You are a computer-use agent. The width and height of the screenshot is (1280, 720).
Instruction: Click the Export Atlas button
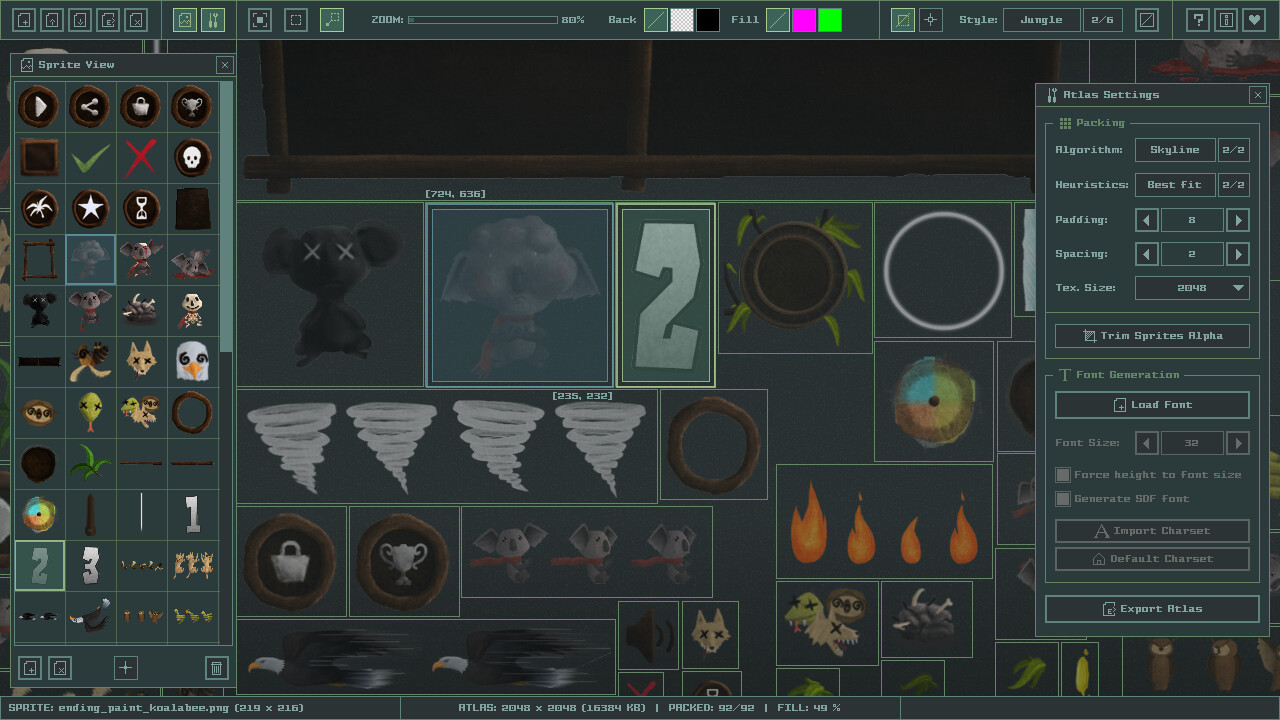point(1151,608)
